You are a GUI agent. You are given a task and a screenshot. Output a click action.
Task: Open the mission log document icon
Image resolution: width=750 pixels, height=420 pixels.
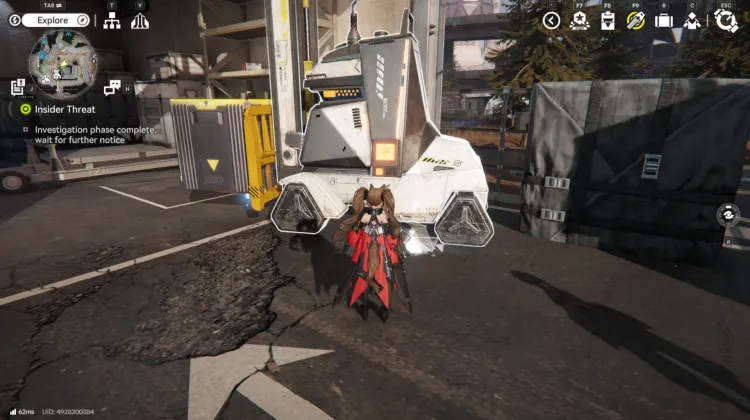point(18,87)
